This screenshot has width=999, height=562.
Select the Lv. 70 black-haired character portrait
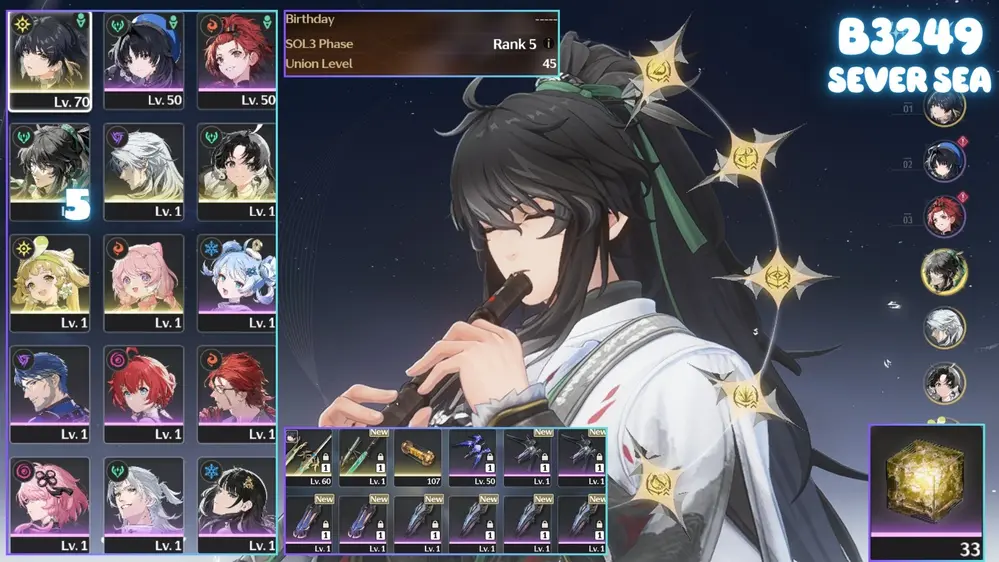pos(49,60)
